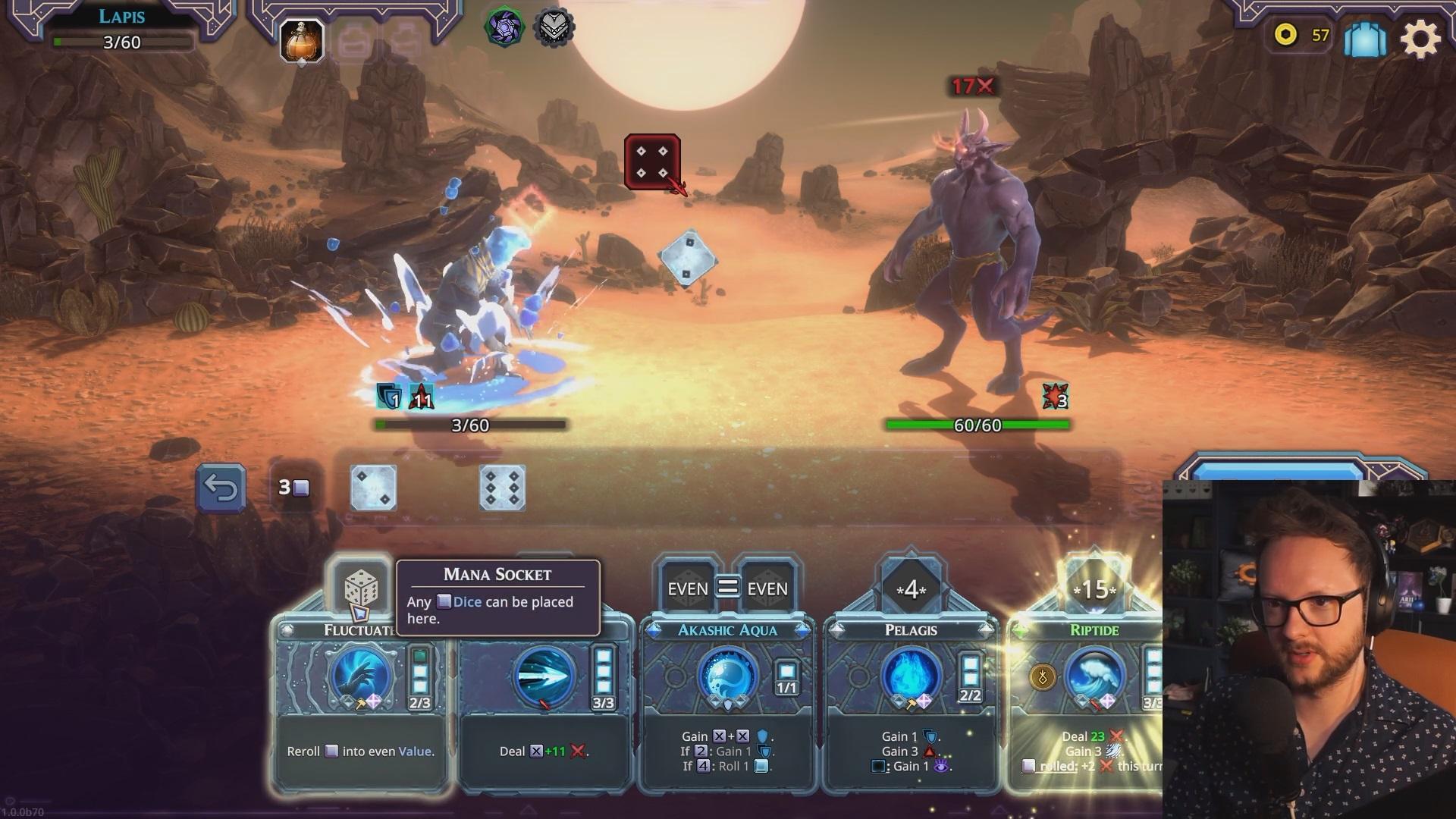Click the left EVEN socket on Akashic Aqua
This screenshot has height=819, width=1456.
[687, 588]
